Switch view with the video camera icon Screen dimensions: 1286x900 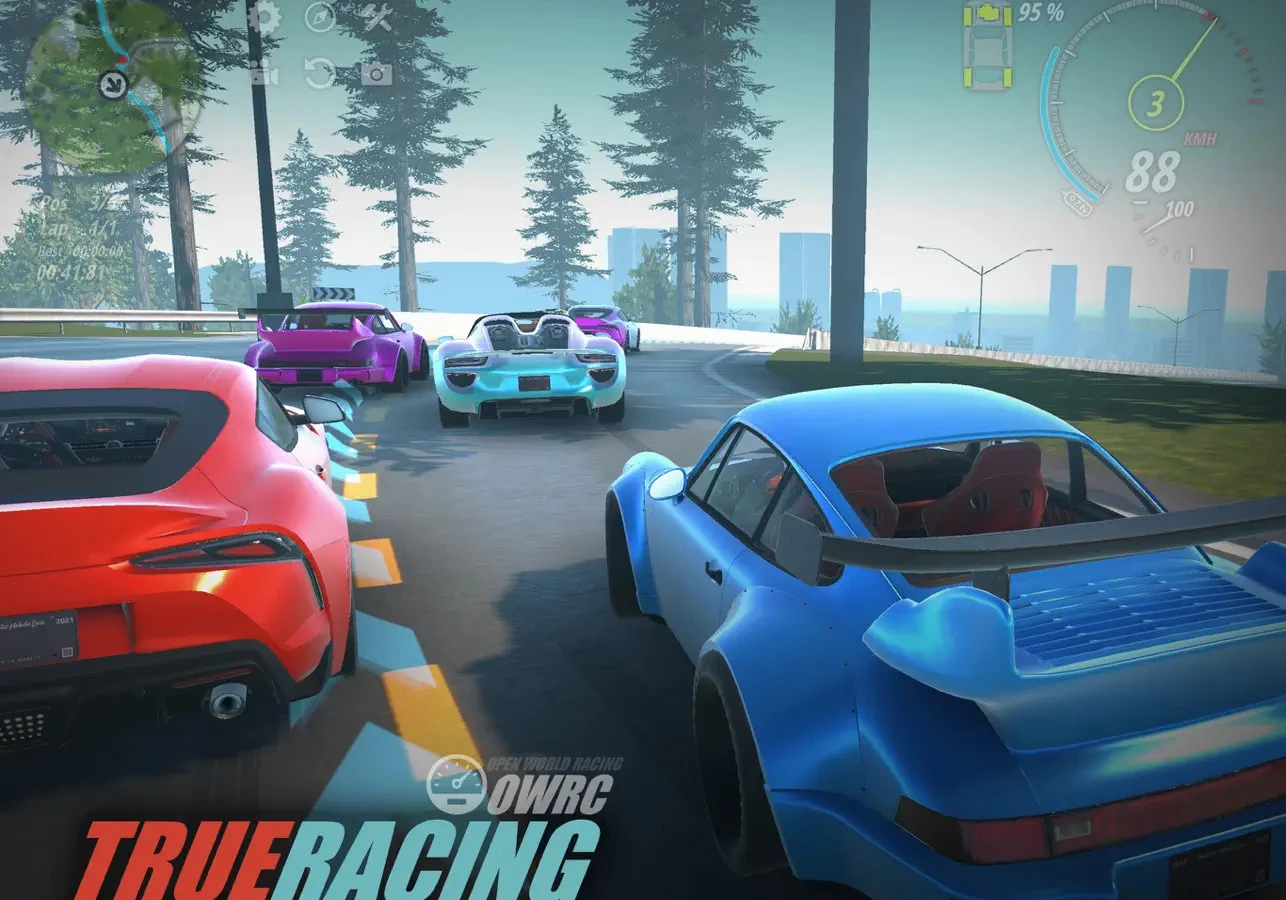pyautogui.click(x=263, y=73)
